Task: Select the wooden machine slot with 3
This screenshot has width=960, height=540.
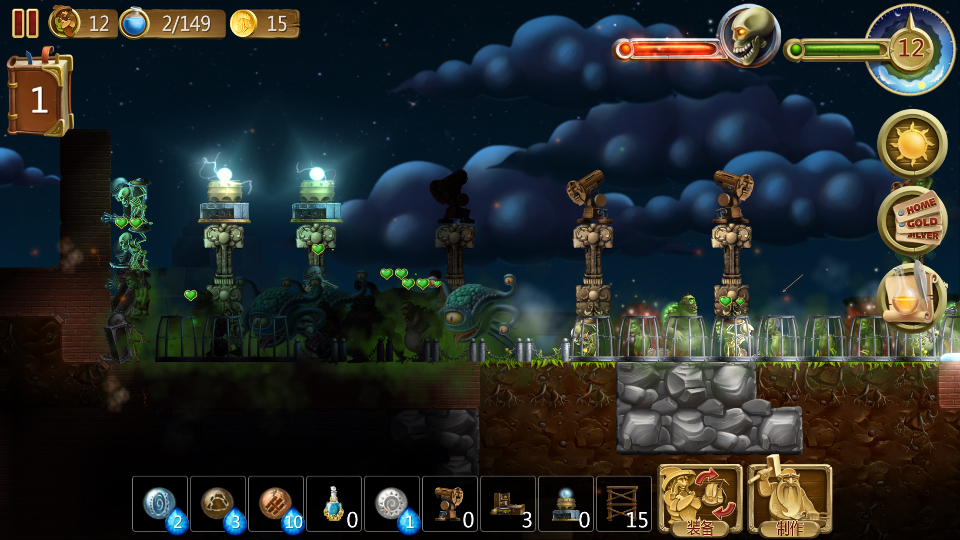Action: coord(508,504)
